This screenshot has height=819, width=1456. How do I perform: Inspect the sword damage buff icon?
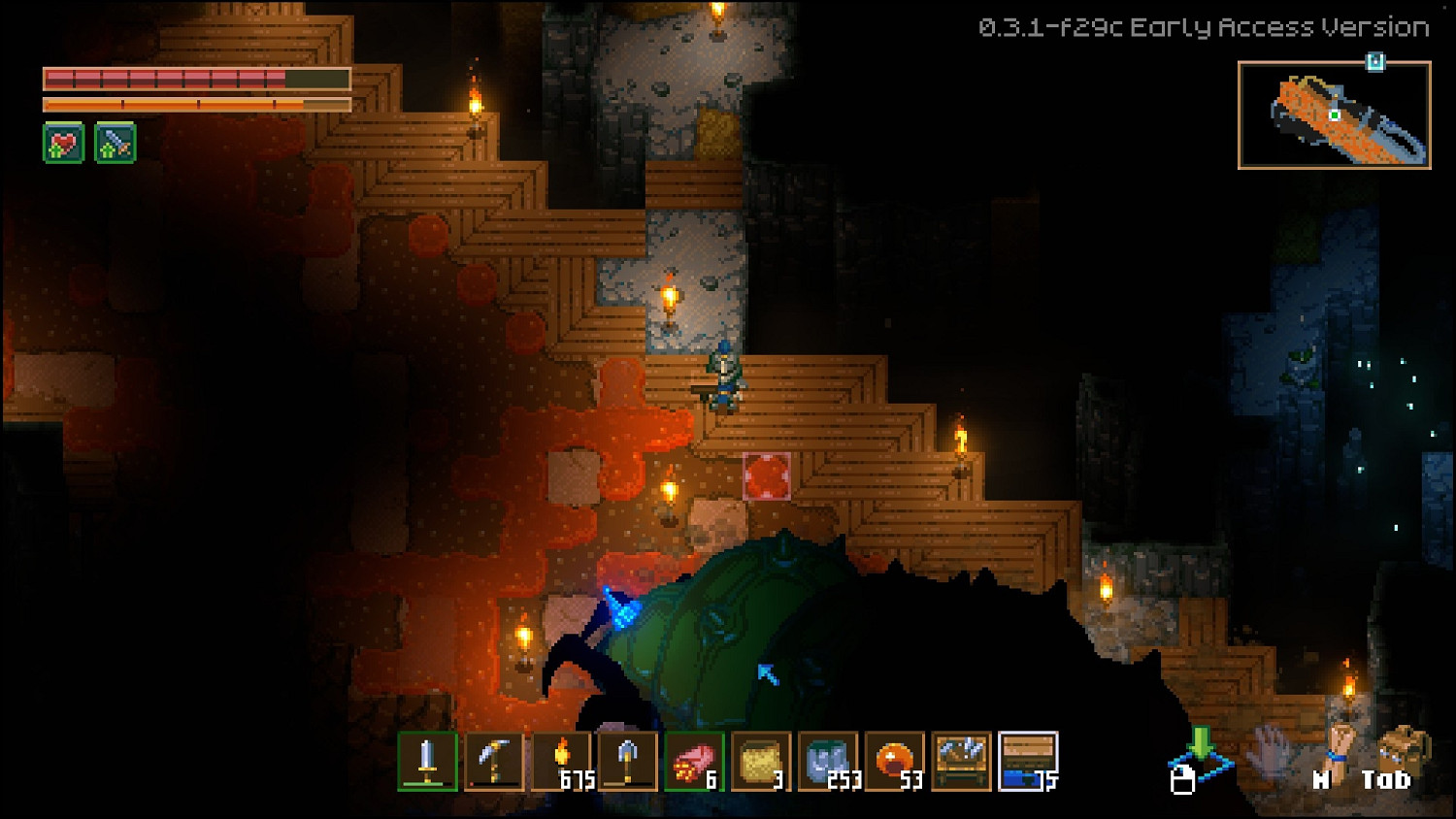click(115, 144)
